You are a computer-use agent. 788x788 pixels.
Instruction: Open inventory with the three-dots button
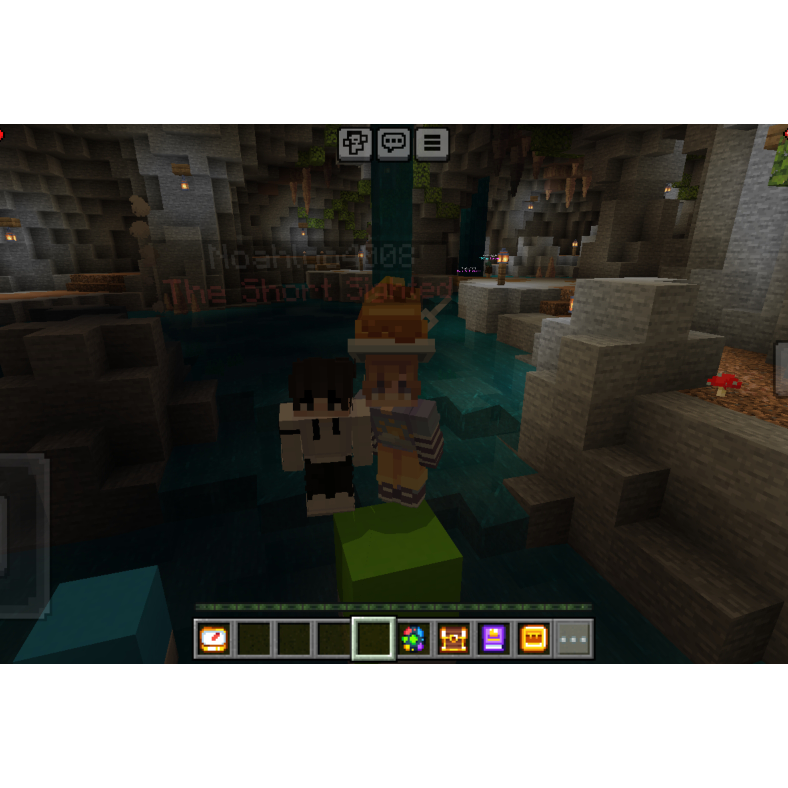point(573,639)
